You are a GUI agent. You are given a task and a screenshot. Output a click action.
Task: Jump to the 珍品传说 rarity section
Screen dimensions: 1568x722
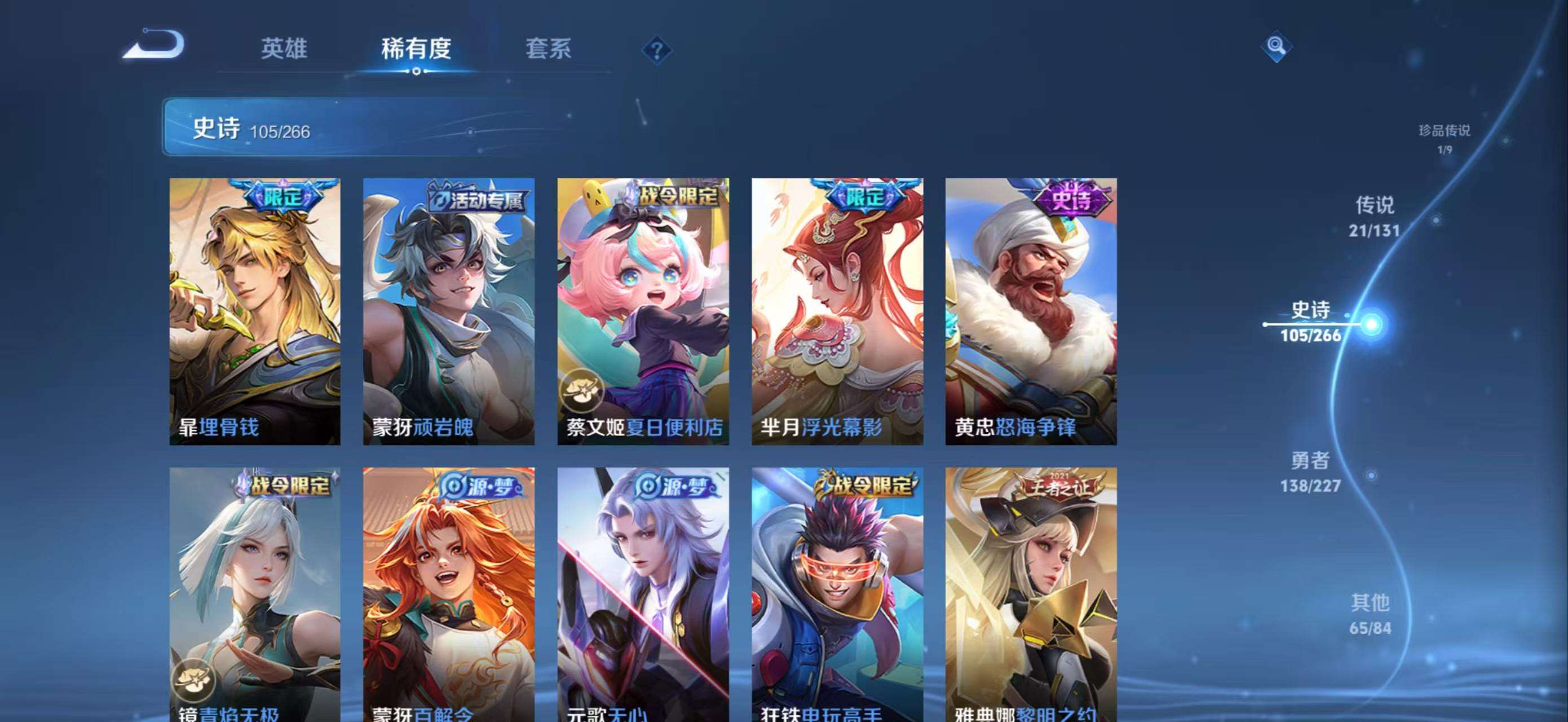(1444, 138)
